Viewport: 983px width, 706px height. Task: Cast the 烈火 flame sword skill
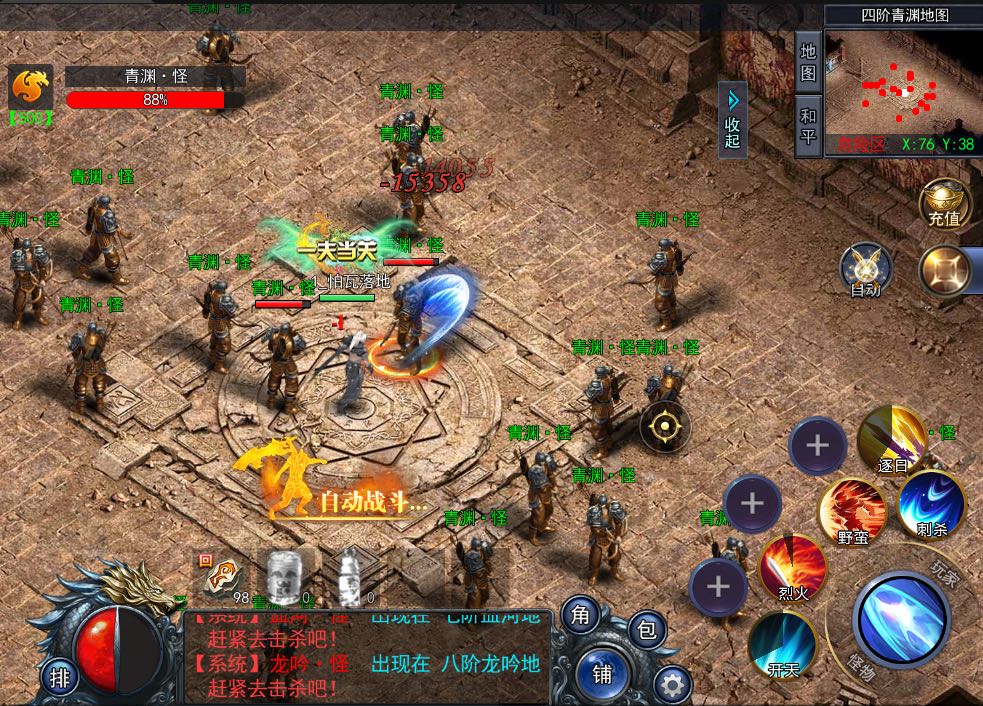pyautogui.click(x=792, y=568)
